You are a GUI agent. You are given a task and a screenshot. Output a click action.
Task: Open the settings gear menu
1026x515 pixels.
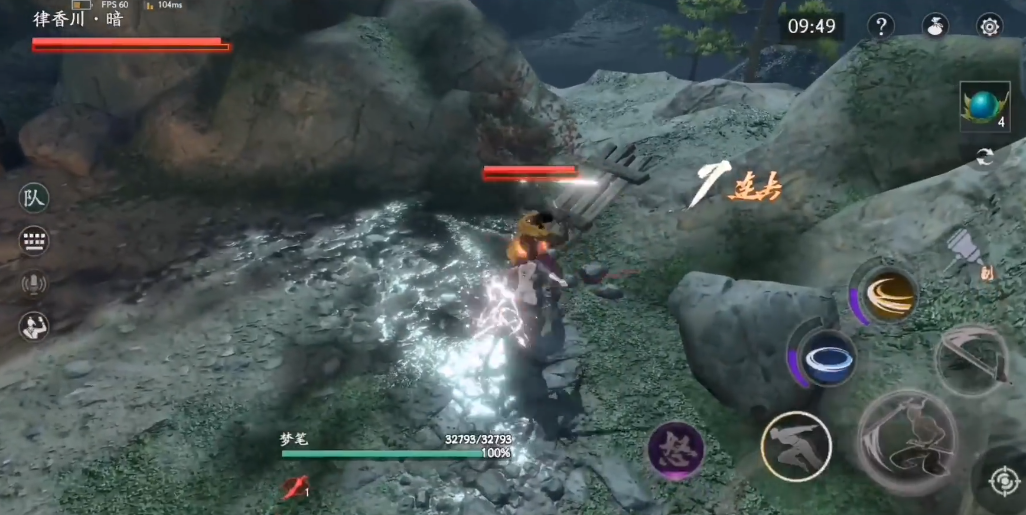click(989, 27)
